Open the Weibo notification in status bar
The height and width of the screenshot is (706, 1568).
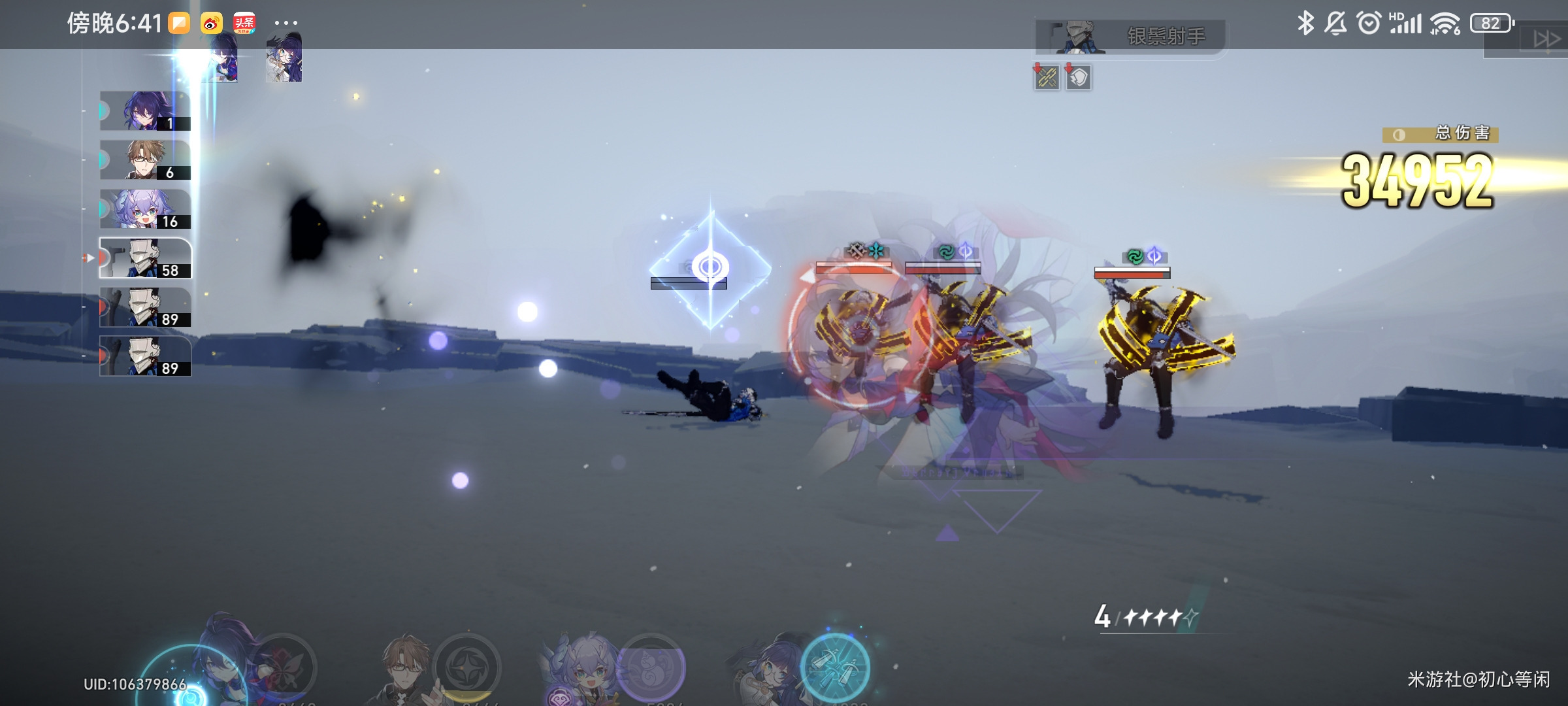[x=211, y=24]
